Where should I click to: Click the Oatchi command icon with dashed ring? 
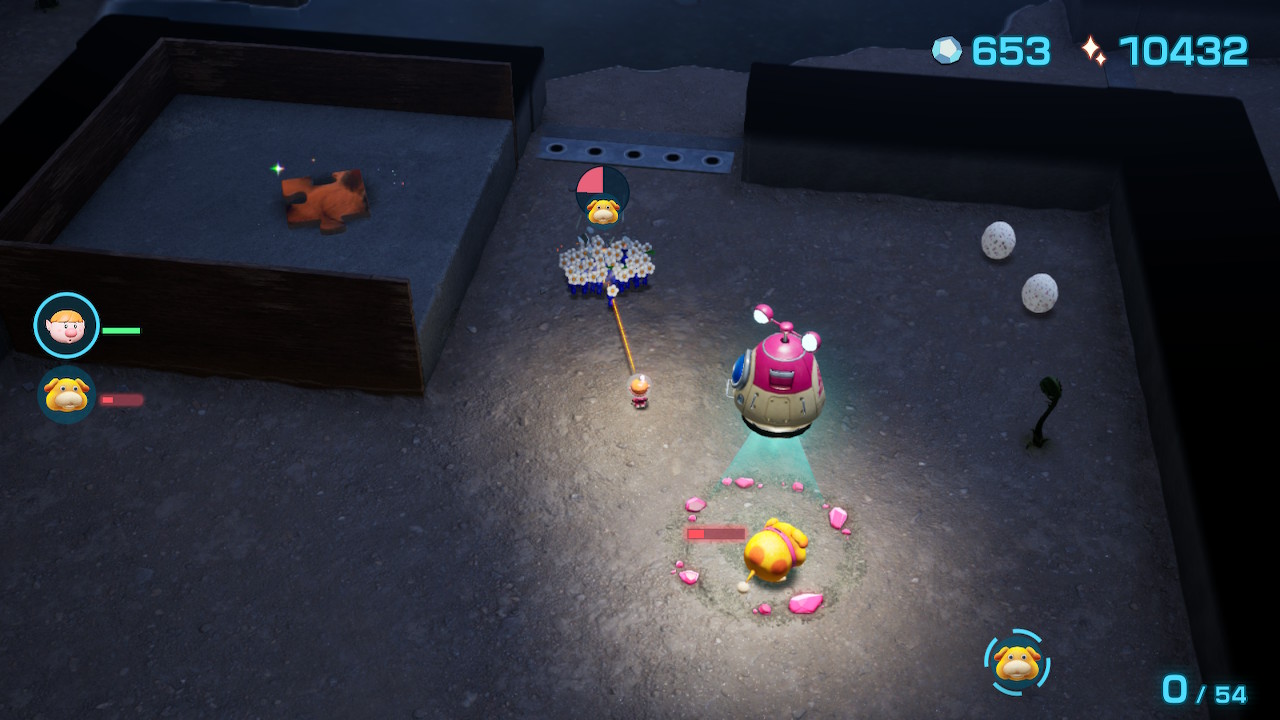[x=1017, y=662]
